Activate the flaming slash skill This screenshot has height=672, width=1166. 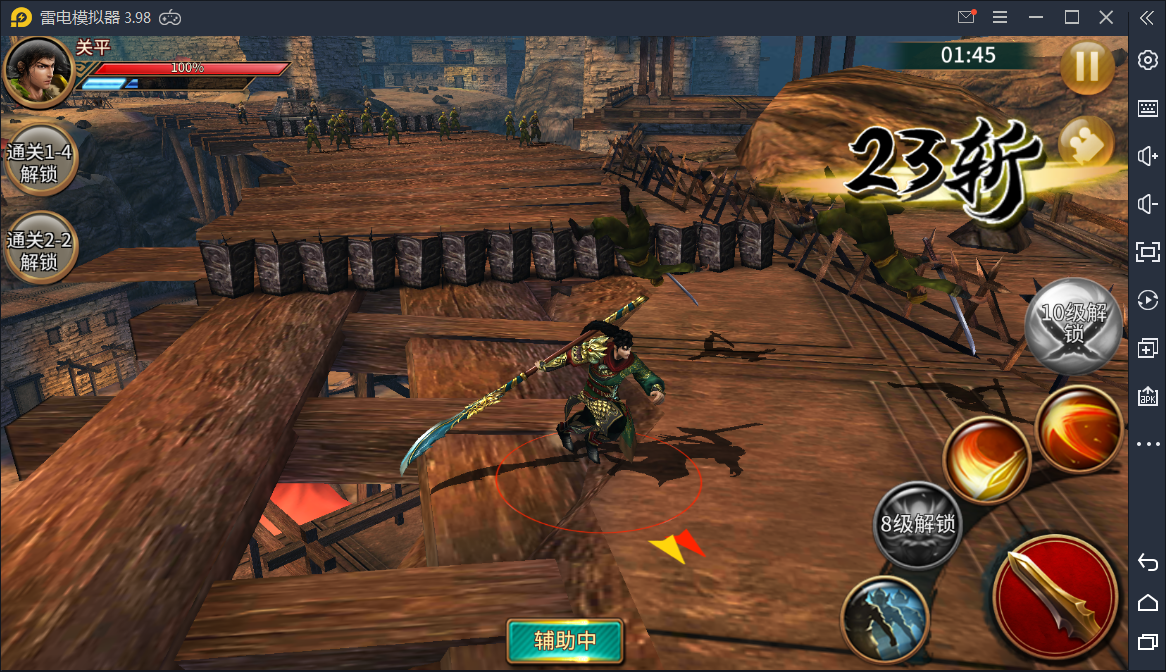(986, 460)
